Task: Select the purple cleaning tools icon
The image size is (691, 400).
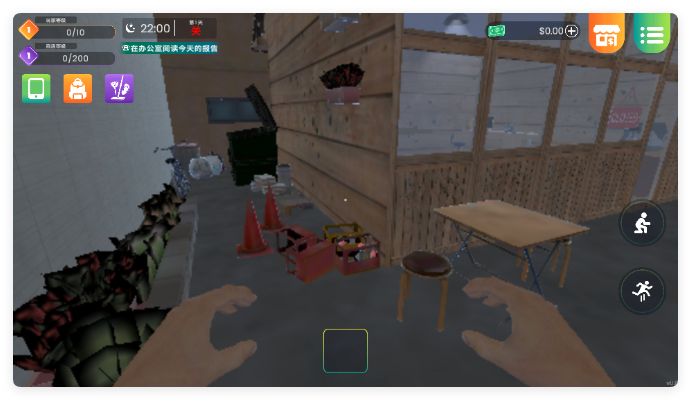Action: click(119, 89)
